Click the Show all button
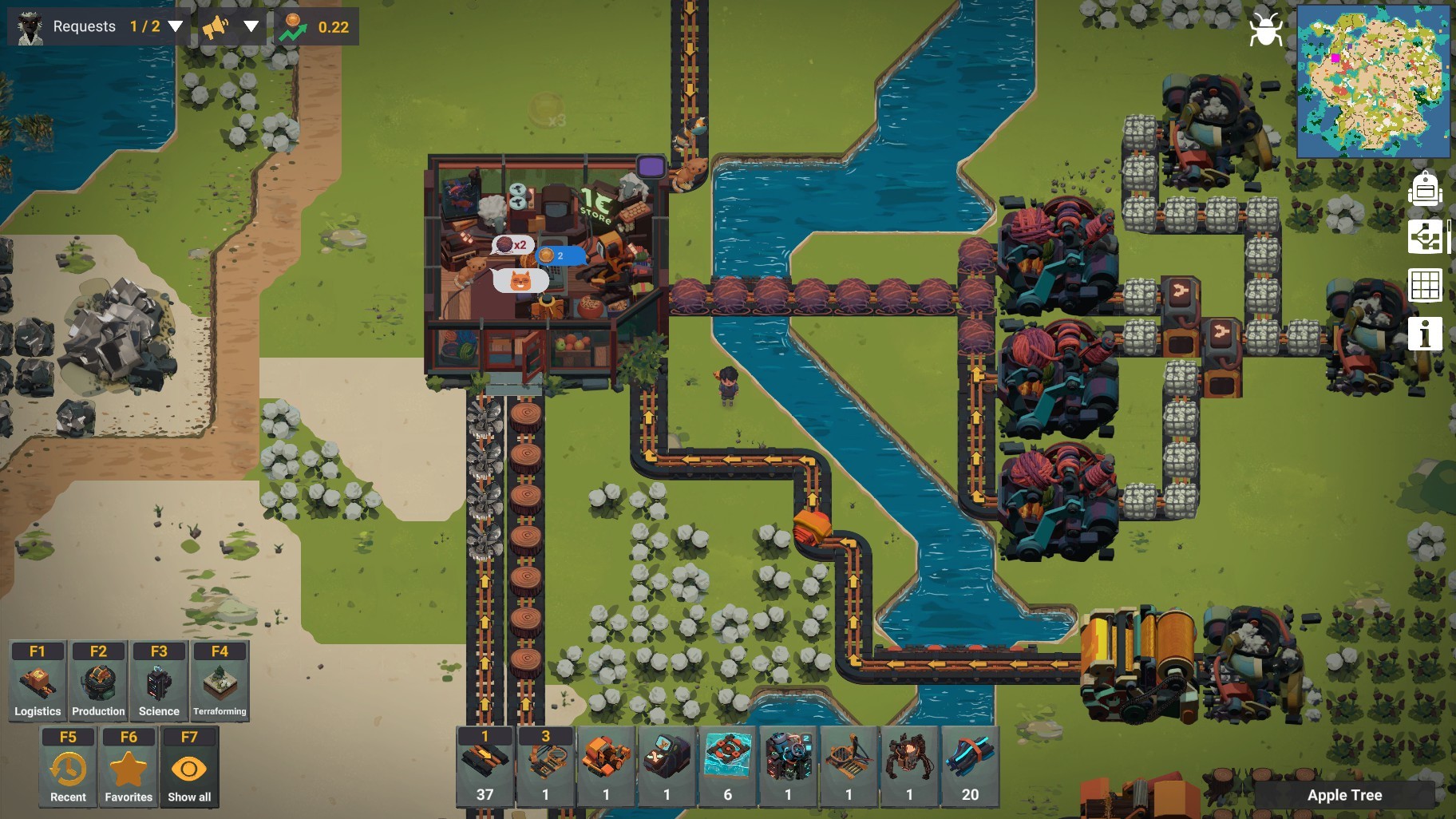Image resolution: width=1456 pixels, height=819 pixels. [x=189, y=766]
